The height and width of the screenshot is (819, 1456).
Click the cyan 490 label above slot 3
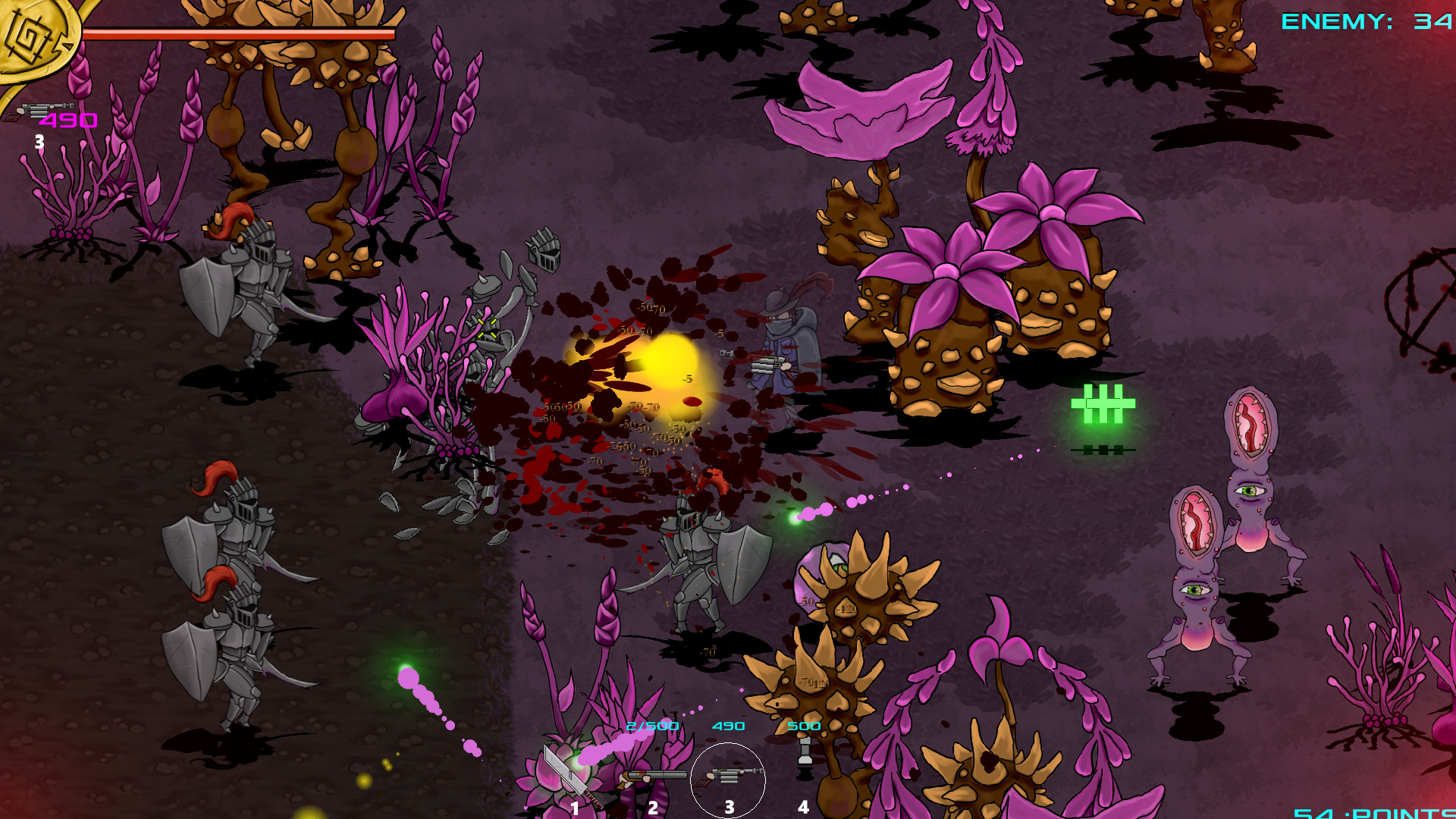pyautogui.click(x=727, y=726)
